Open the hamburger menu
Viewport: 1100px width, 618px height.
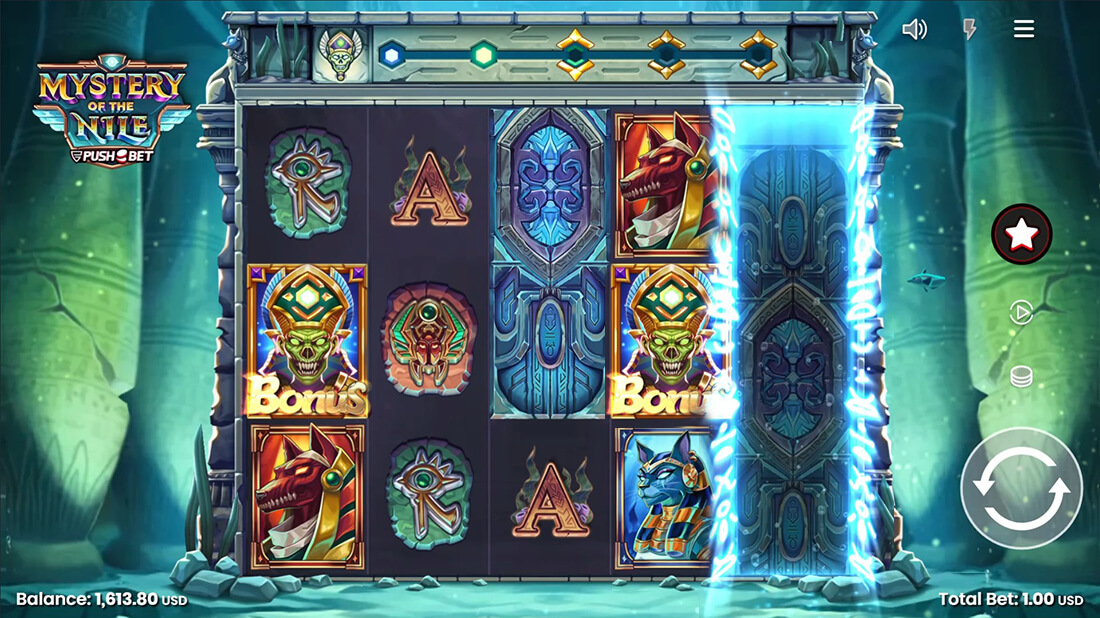[1024, 29]
